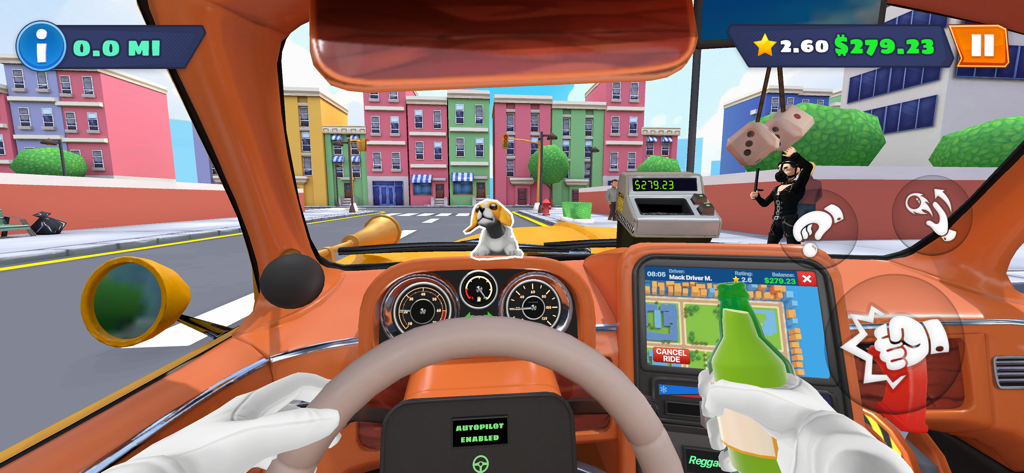Open the blue info icon

pyautogui.click(x=41, y=46)
